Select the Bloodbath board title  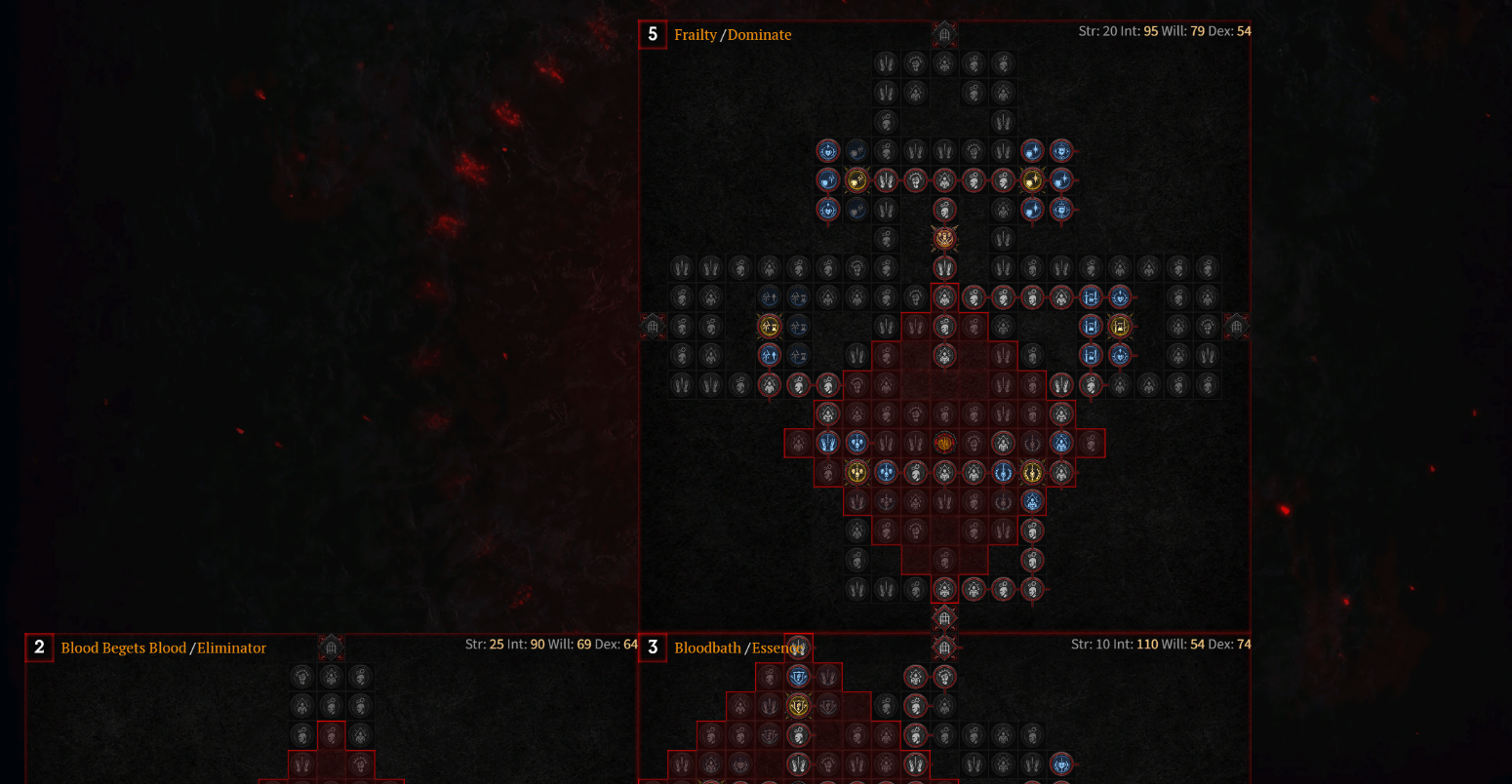pos(708,647)
